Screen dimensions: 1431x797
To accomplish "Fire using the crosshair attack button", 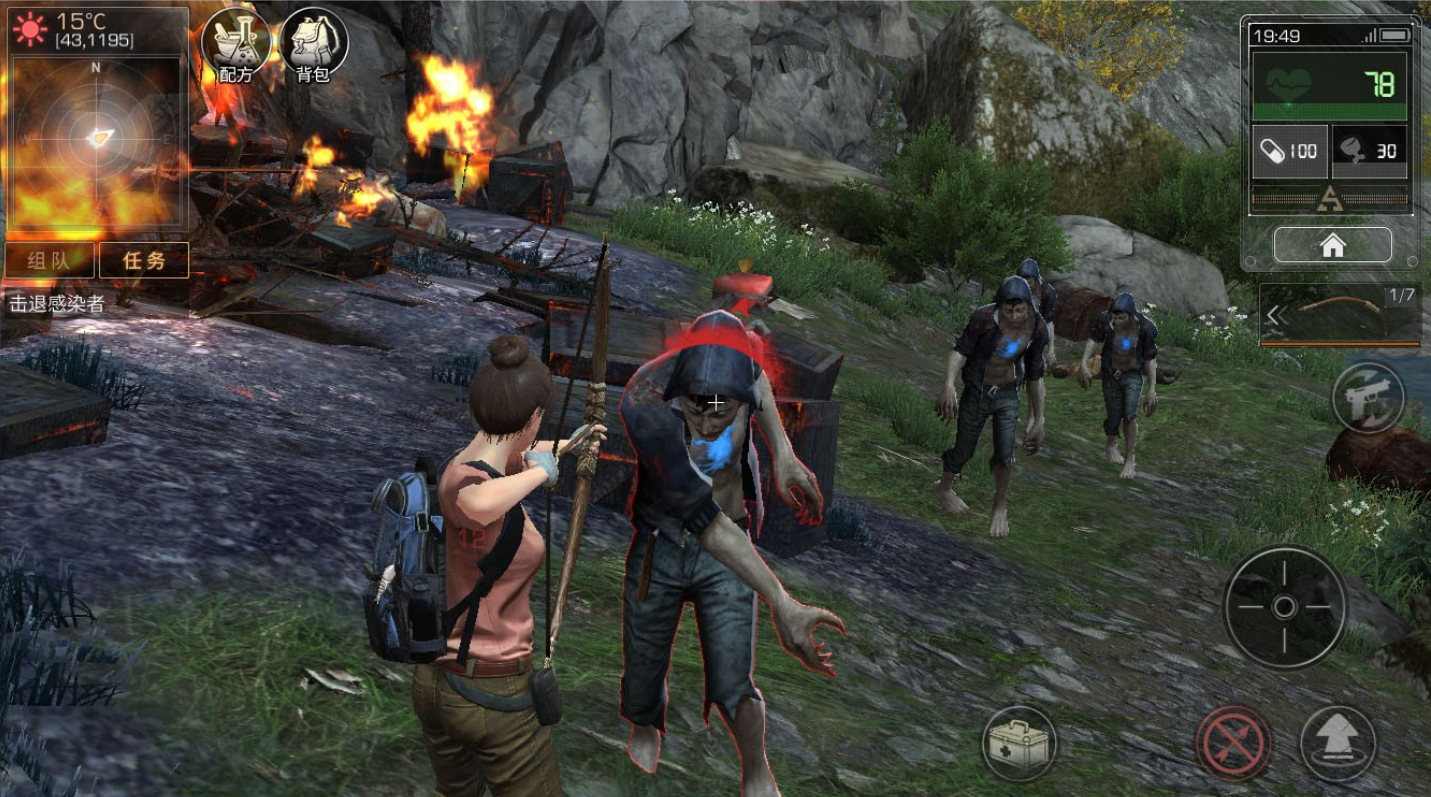I will click(1285, 607).
